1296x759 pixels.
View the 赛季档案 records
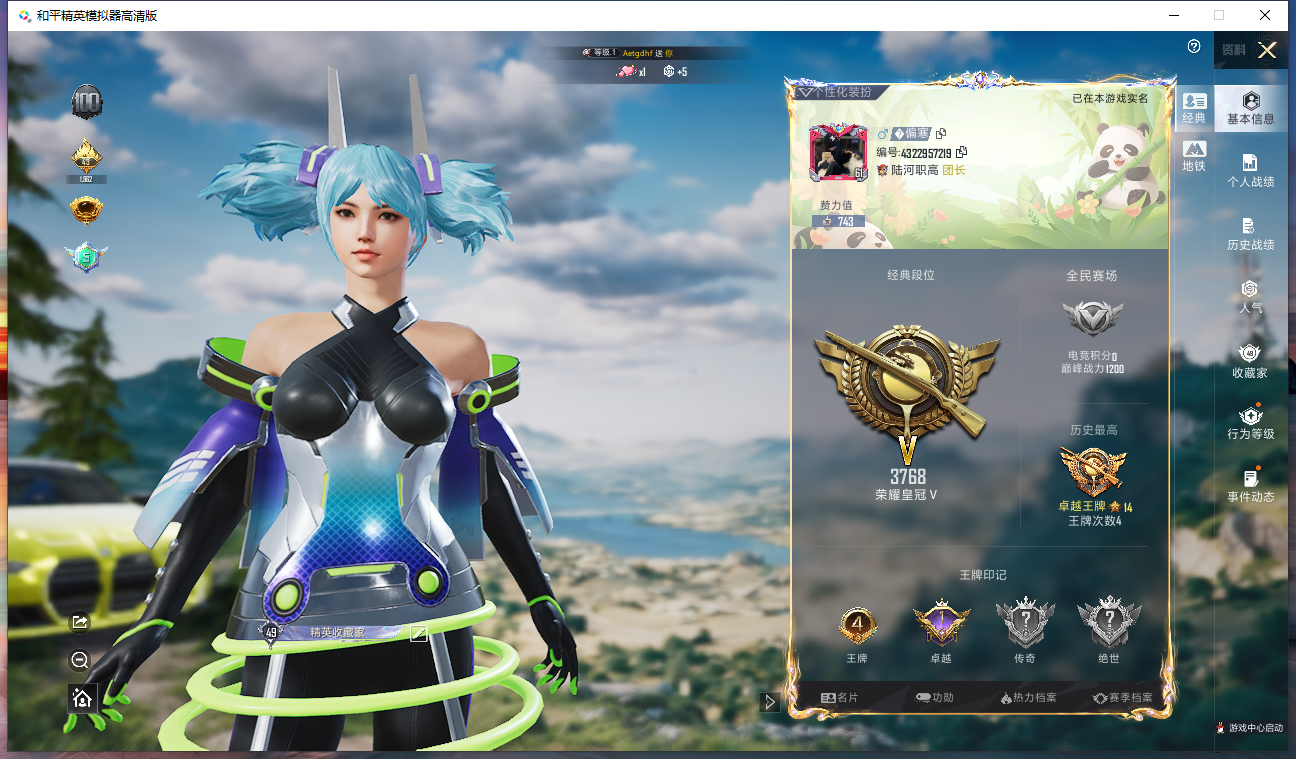pos(1122,698)
